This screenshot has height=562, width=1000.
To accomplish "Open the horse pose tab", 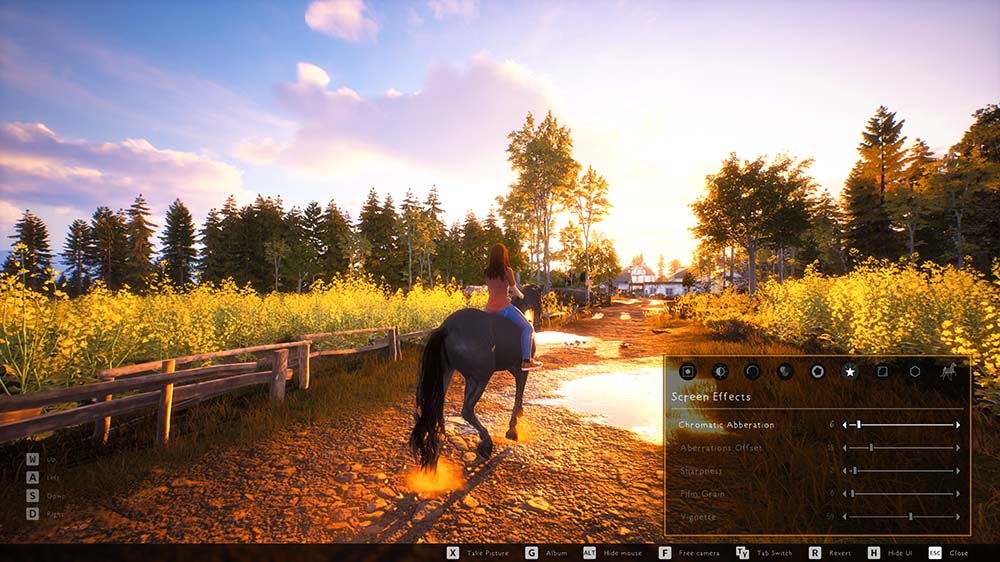I will pos(947,371).
